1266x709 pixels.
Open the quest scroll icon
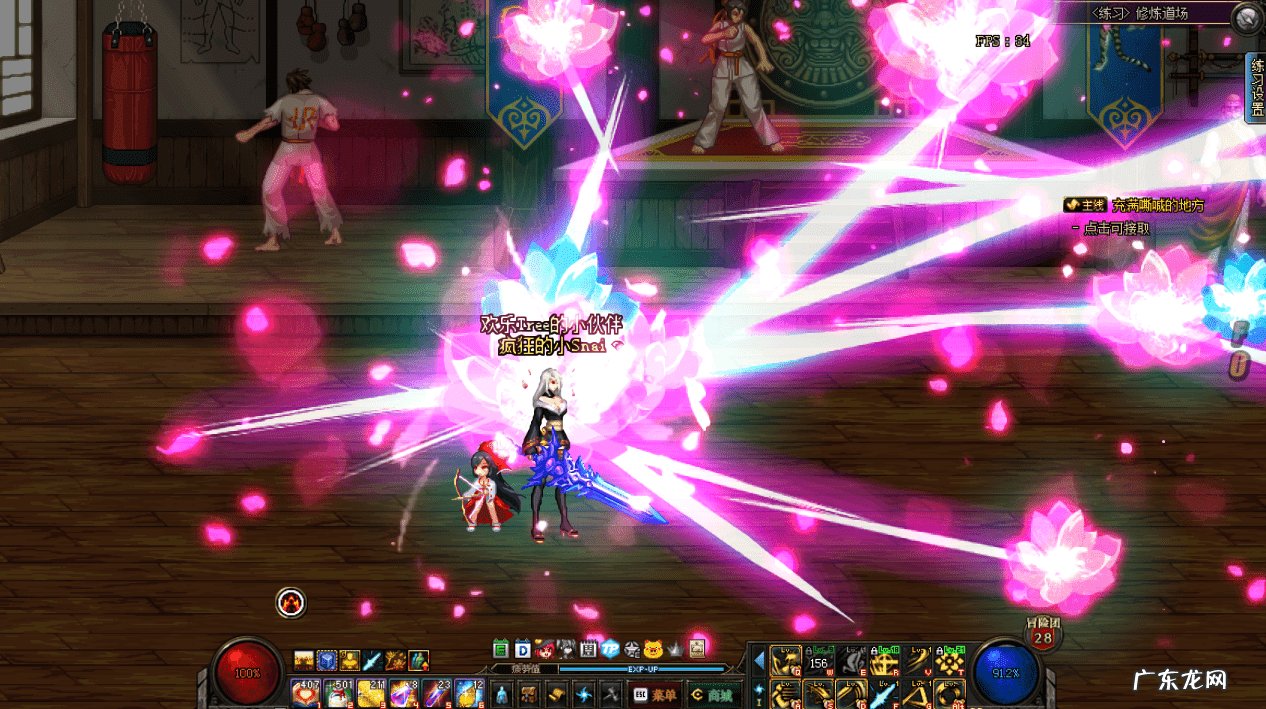555,694
